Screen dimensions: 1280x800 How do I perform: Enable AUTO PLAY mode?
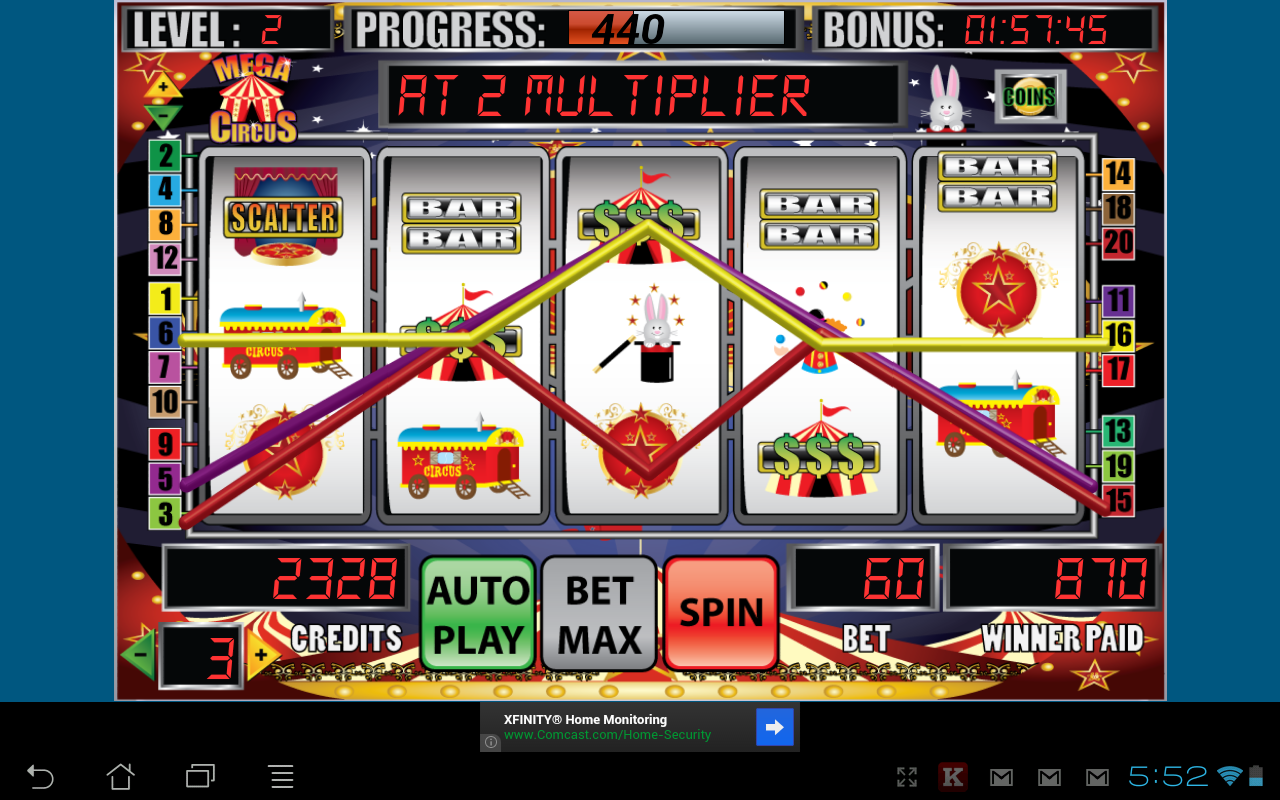tap(477, 612)
